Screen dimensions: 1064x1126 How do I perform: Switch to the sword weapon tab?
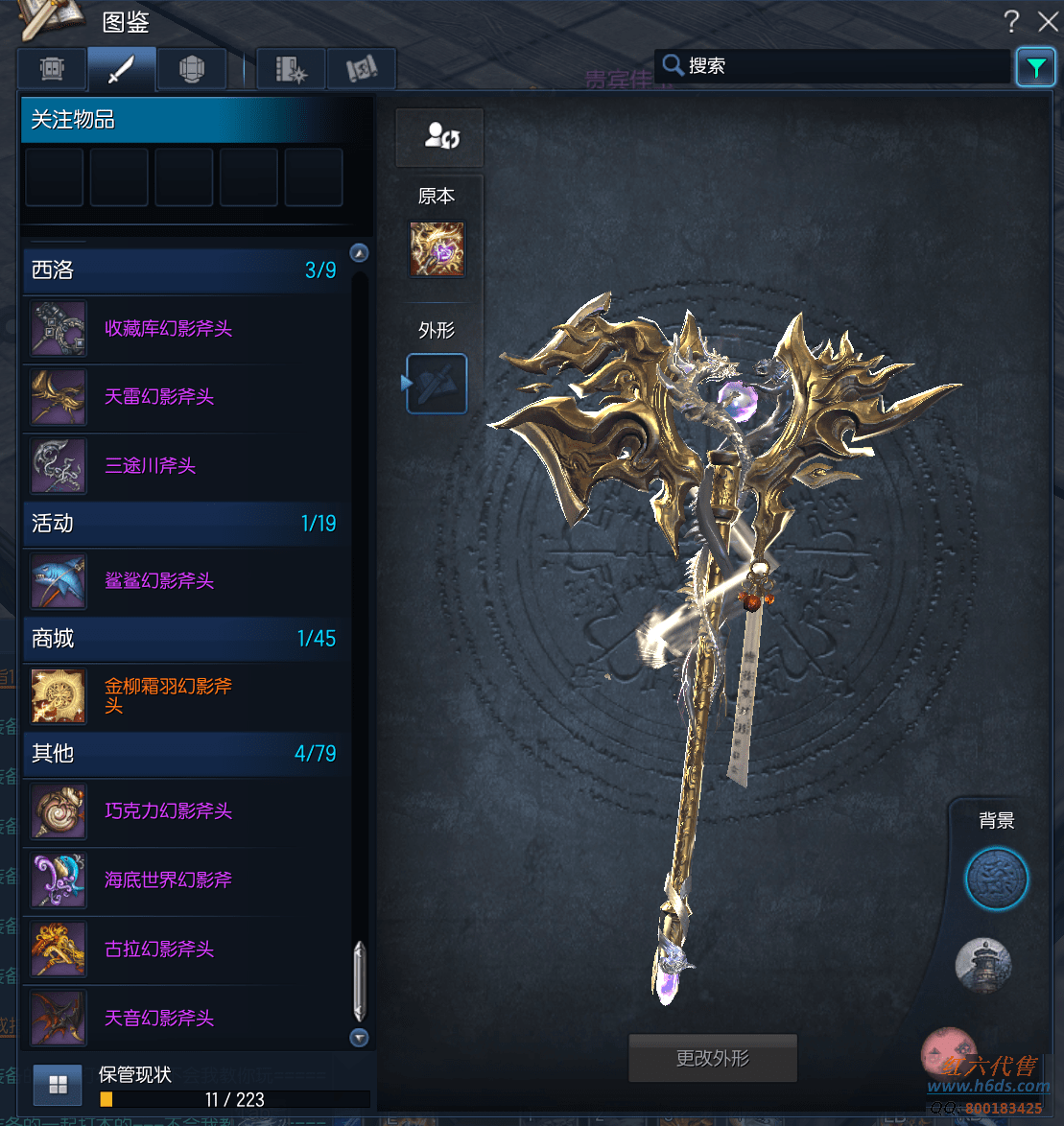121,69
